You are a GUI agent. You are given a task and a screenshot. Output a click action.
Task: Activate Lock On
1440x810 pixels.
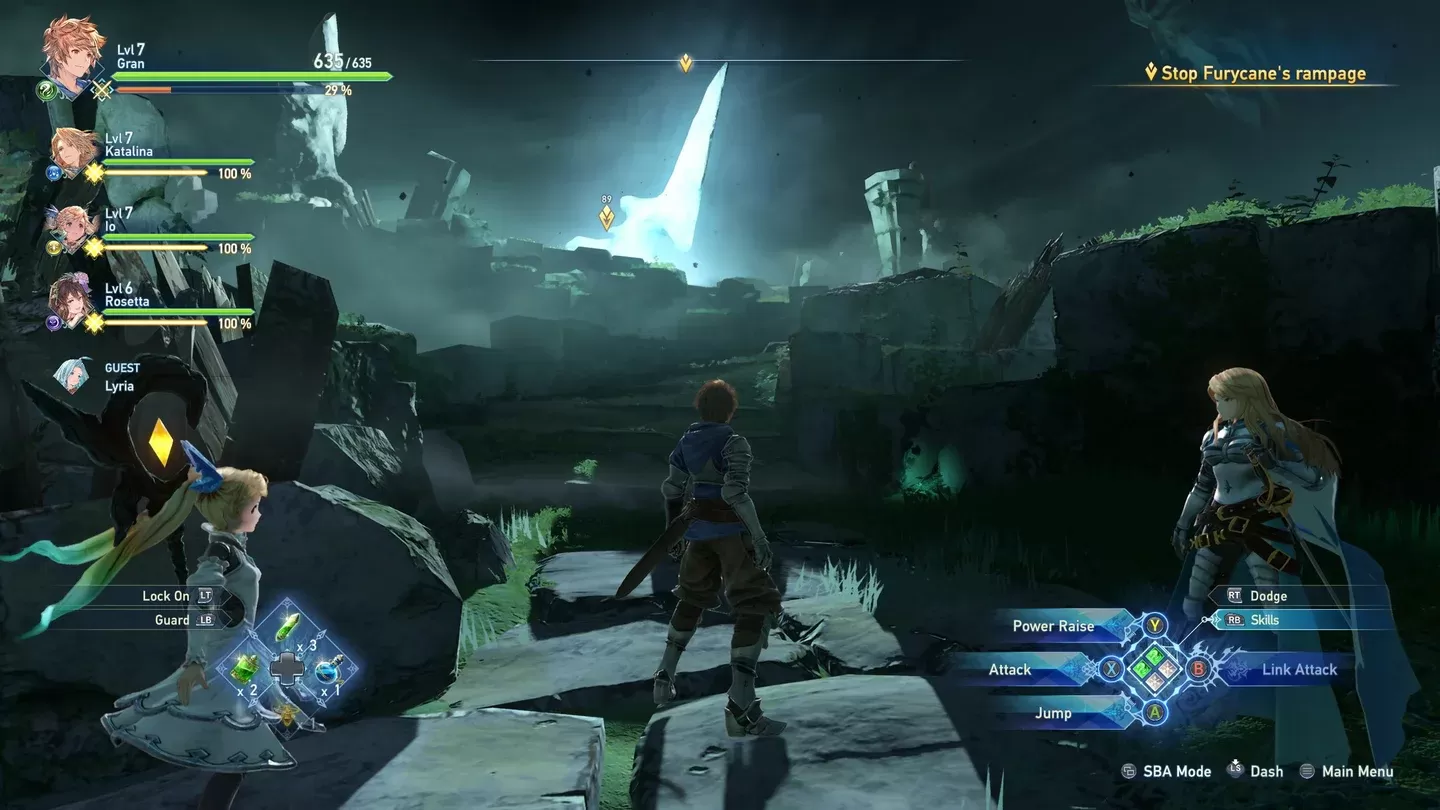(x=166, y=596)
